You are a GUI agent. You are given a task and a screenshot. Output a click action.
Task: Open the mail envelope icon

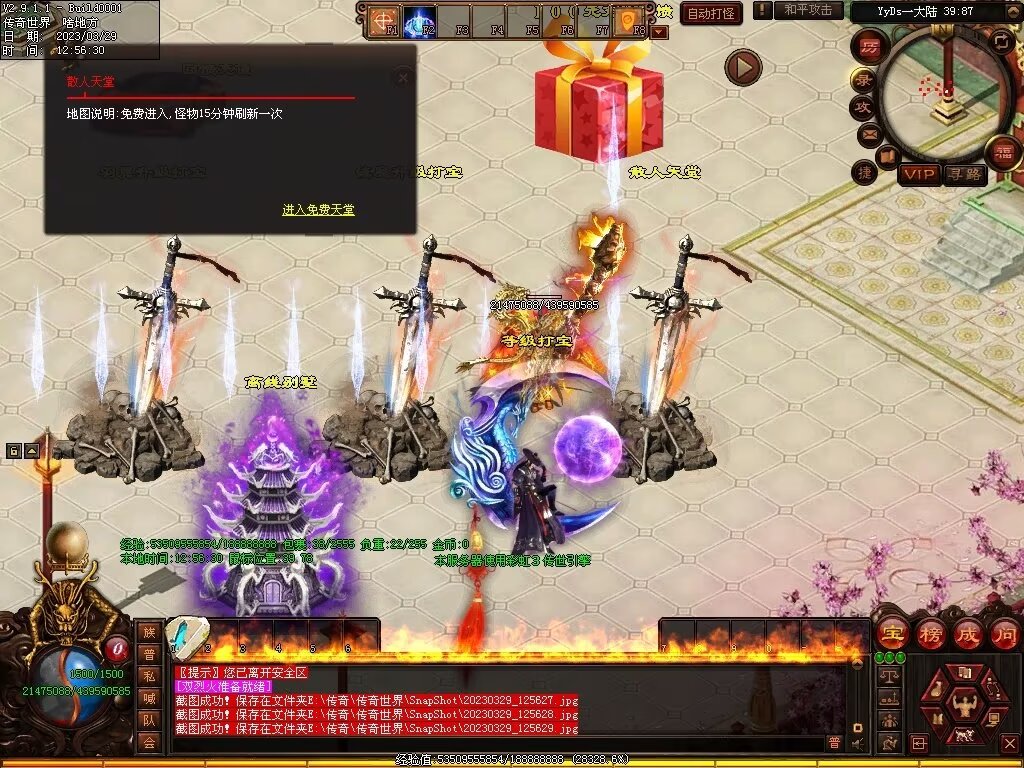(868, 133)
